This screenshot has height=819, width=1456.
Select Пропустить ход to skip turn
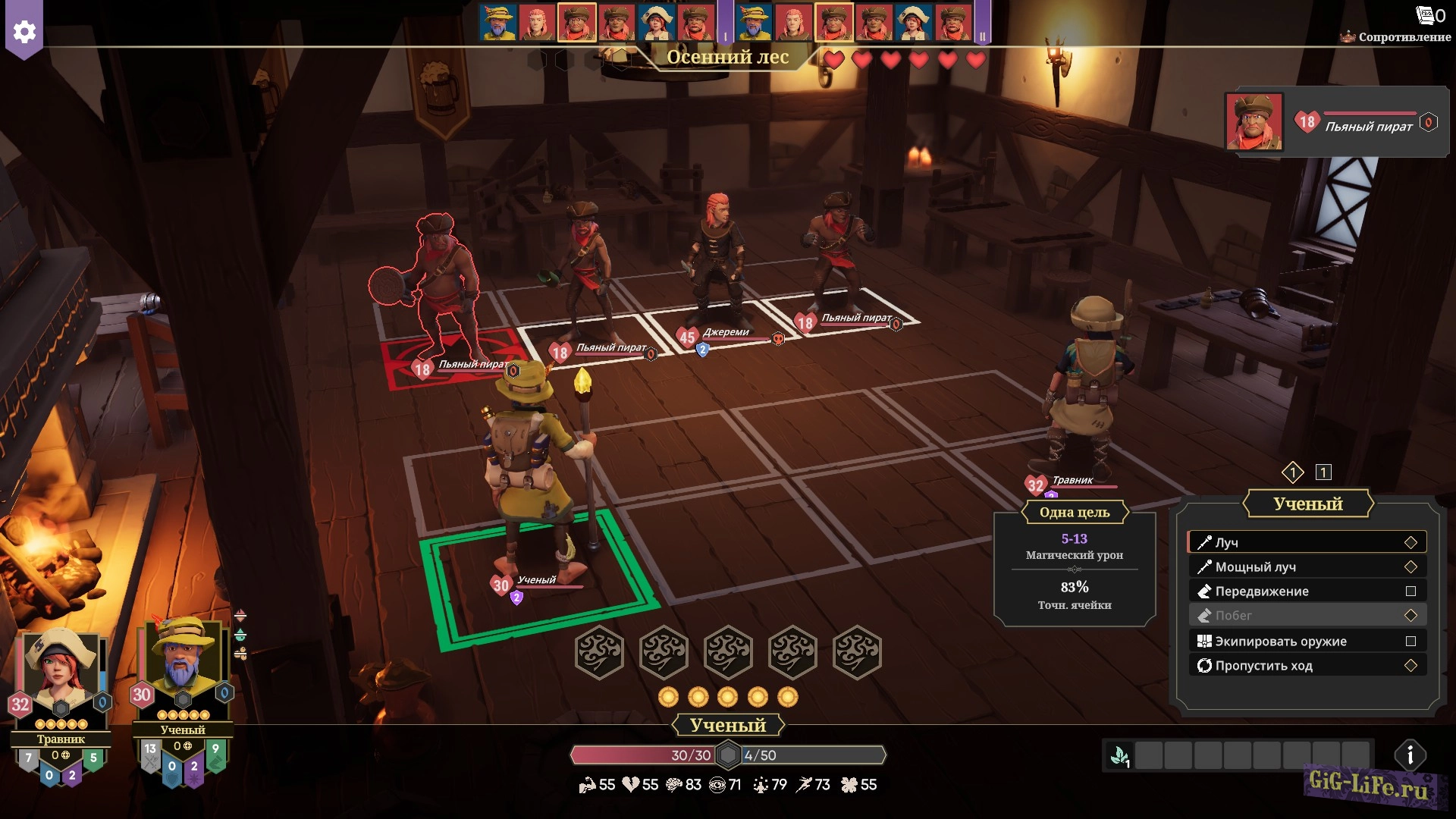pyautogui.click(x=1307, y=665)
